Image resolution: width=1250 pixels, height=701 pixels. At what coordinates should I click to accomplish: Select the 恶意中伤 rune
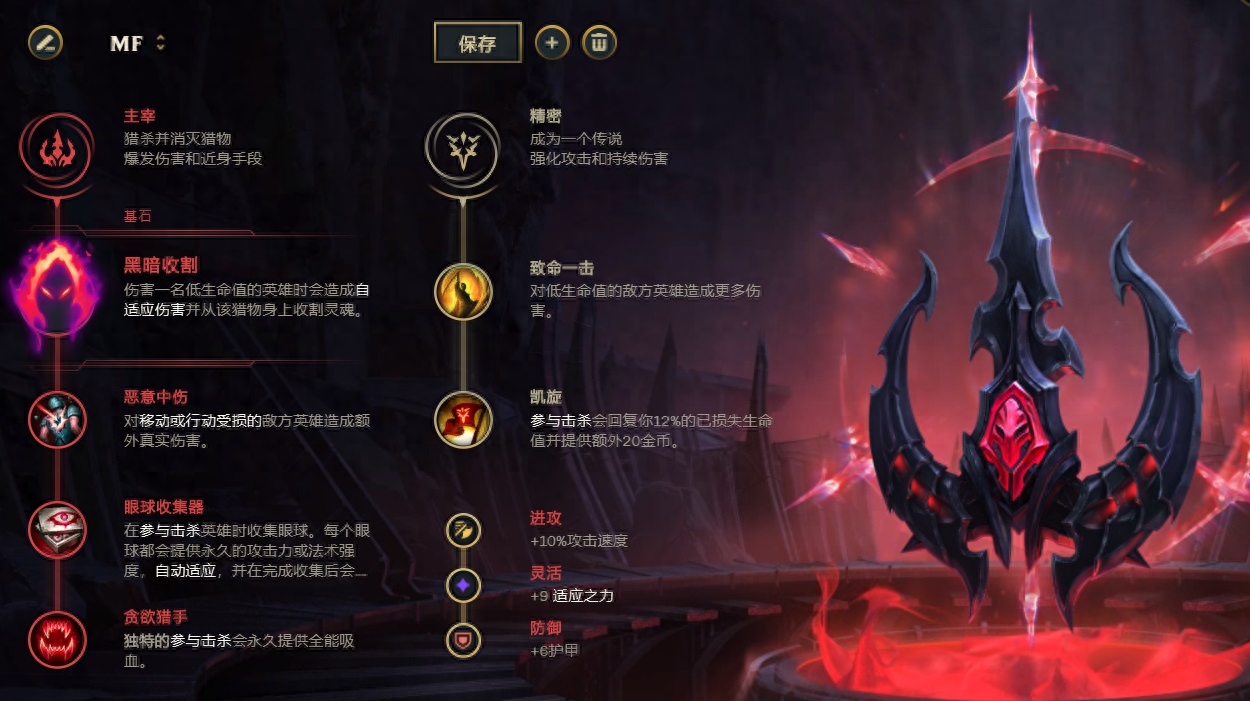(x=58, y=419)
